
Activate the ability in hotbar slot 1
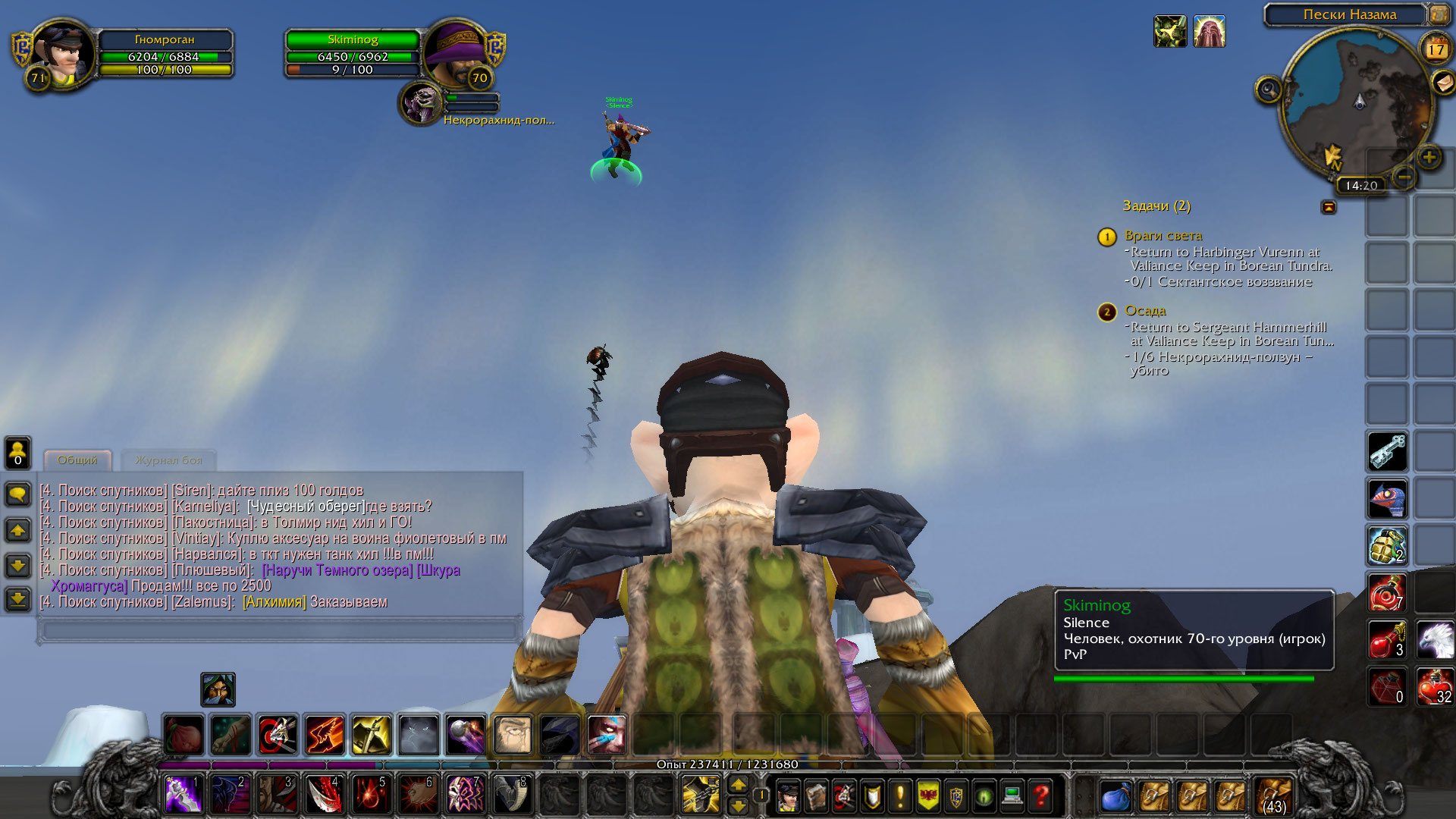click(x=184, y=794)
